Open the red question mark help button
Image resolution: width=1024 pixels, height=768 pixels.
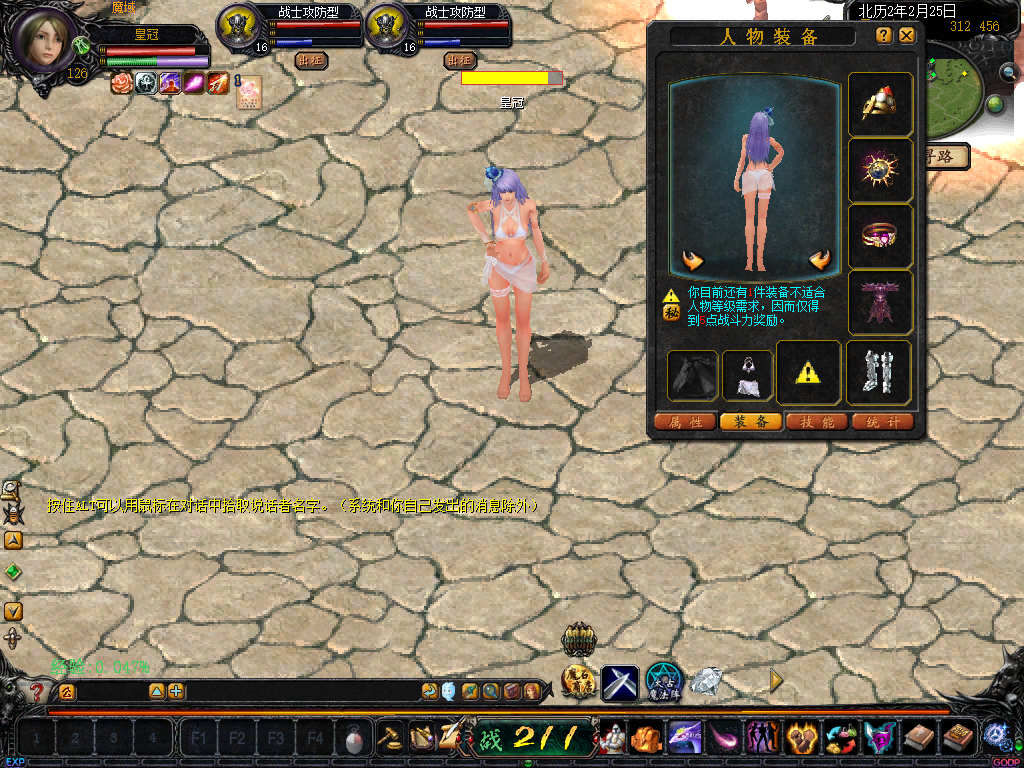coord(37,691)
